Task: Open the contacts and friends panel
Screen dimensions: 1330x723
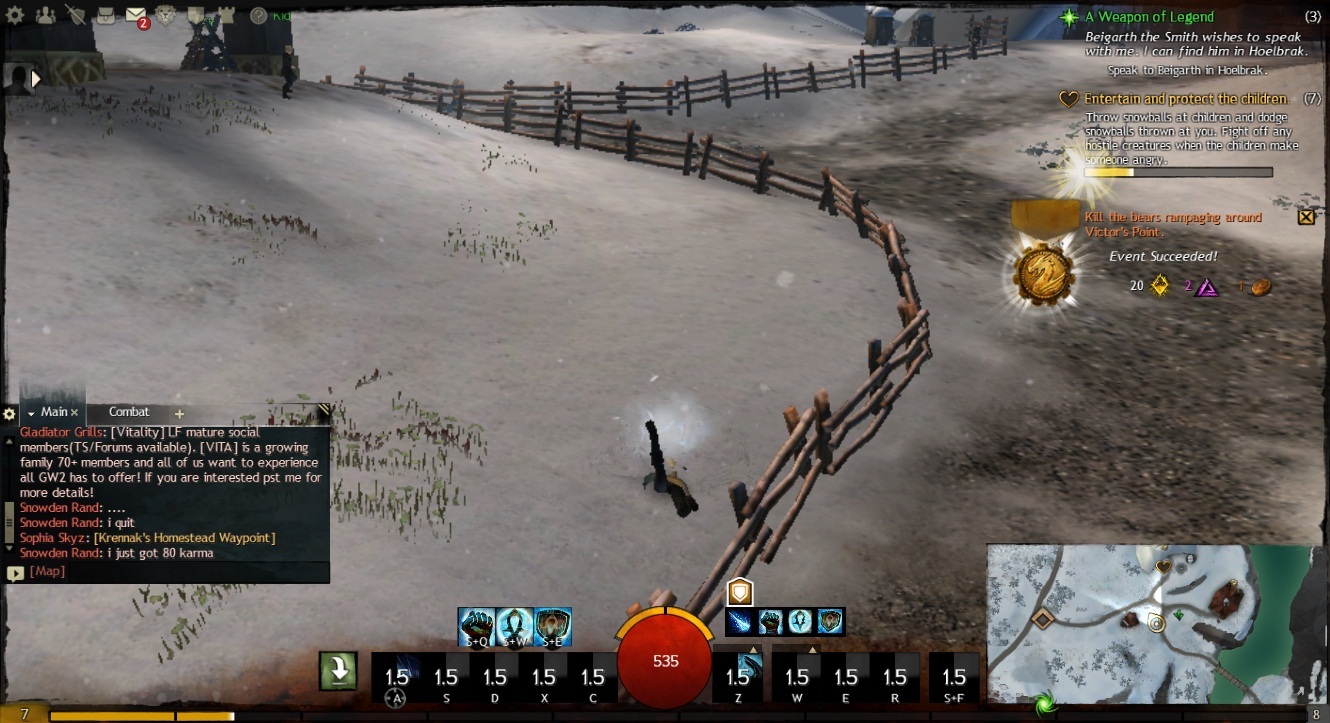Action: (x=45, y=15)
